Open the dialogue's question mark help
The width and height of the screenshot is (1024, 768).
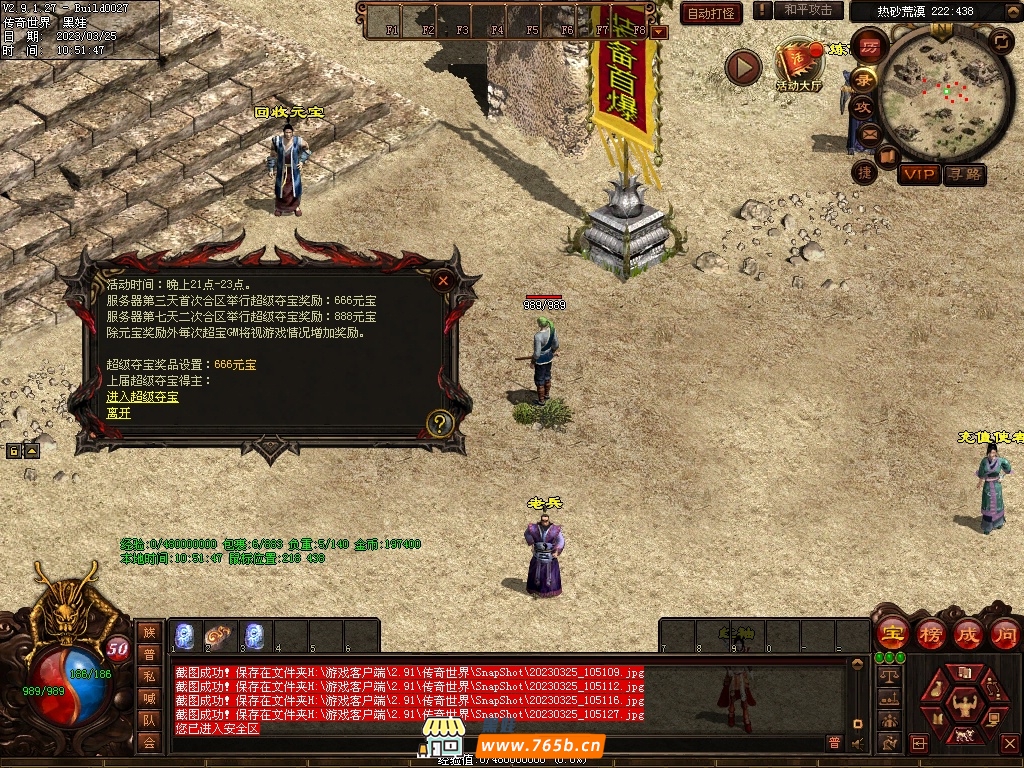(440, 424)
